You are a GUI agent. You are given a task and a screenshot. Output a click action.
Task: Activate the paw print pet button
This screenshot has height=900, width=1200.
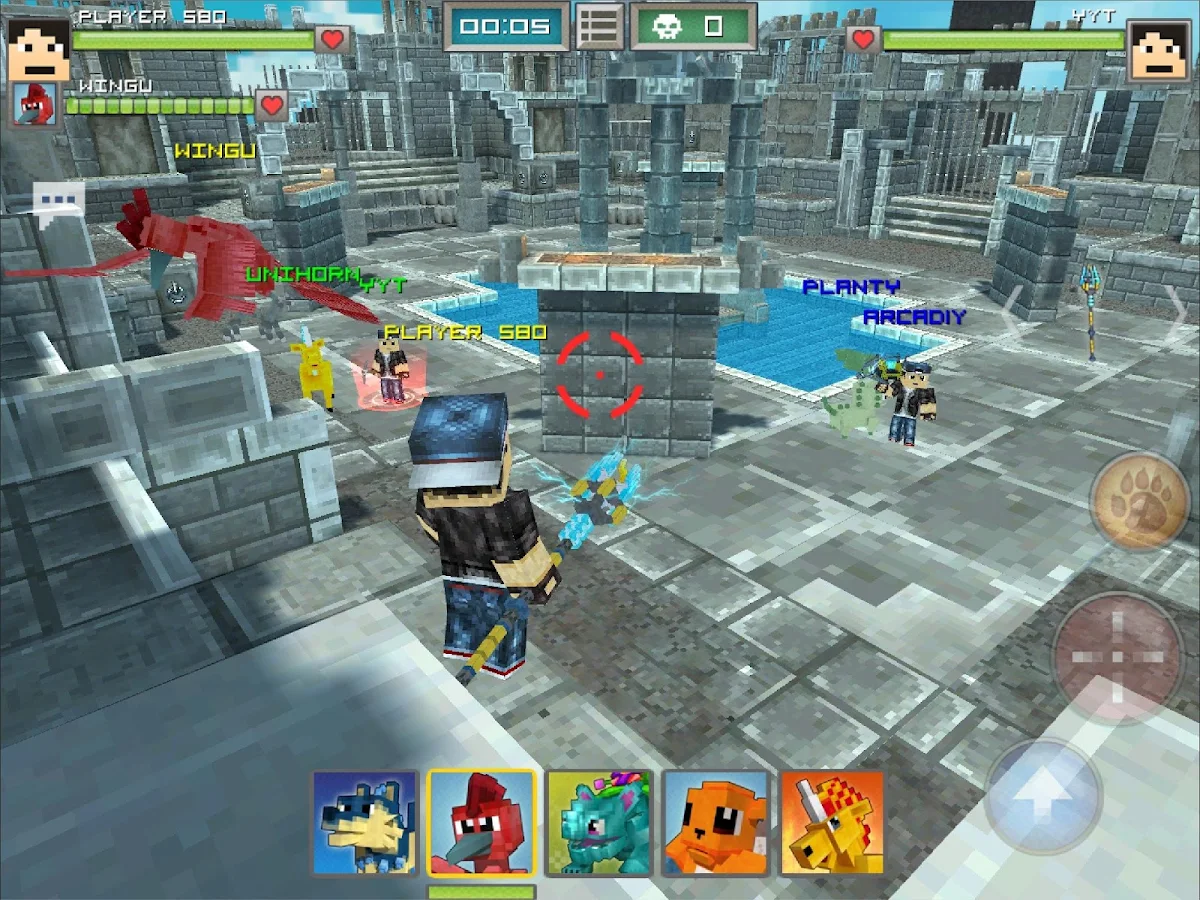point(1138,501)
